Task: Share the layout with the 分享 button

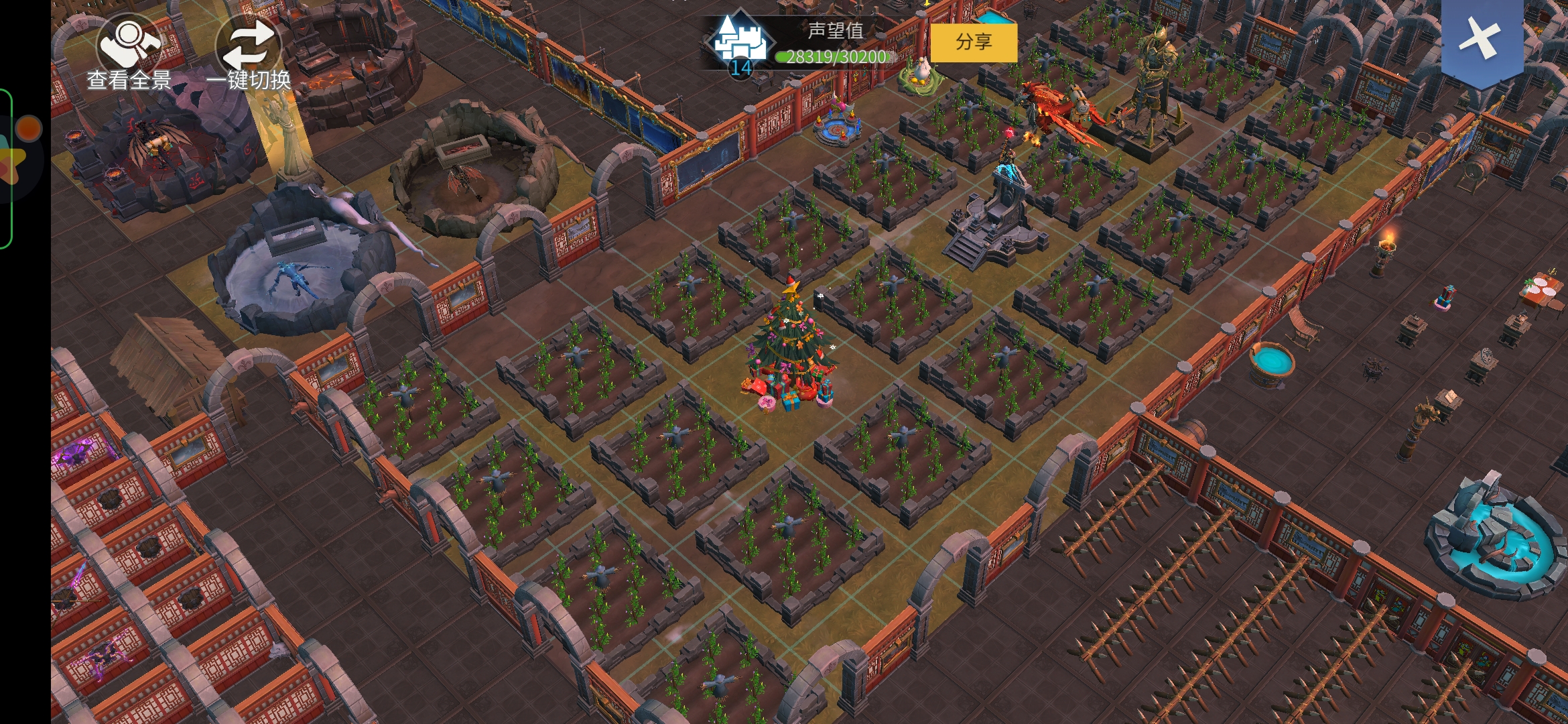Action: (973, 42)
